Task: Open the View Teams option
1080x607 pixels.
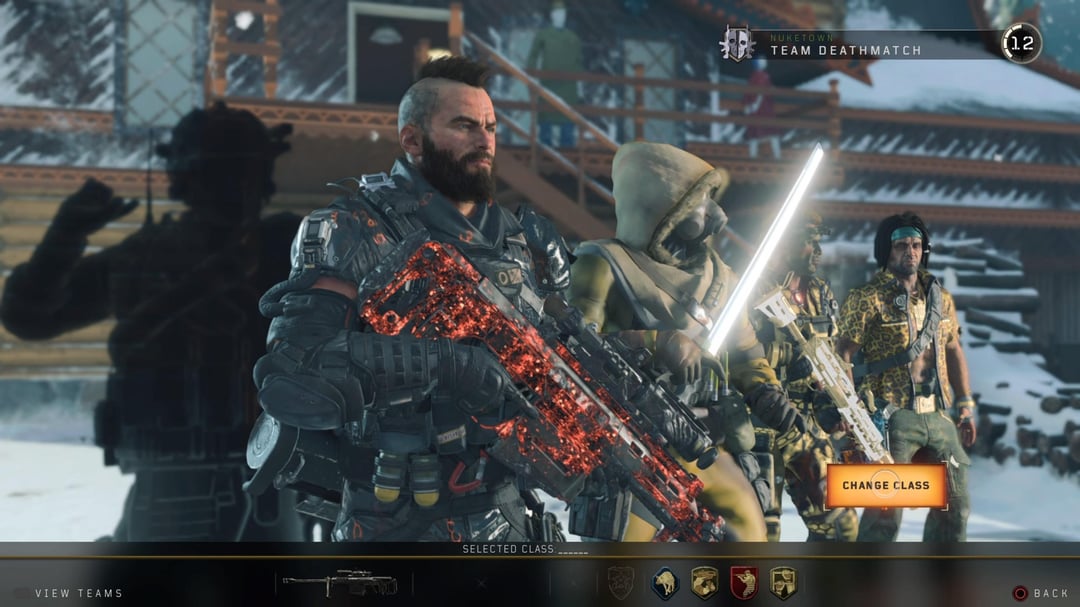Action: (x=78, y=593)
